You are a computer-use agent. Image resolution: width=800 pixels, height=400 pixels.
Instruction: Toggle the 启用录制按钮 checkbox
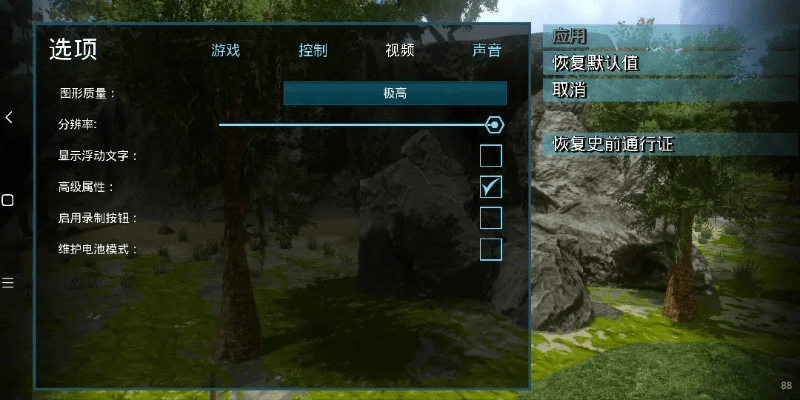point(491,218)
